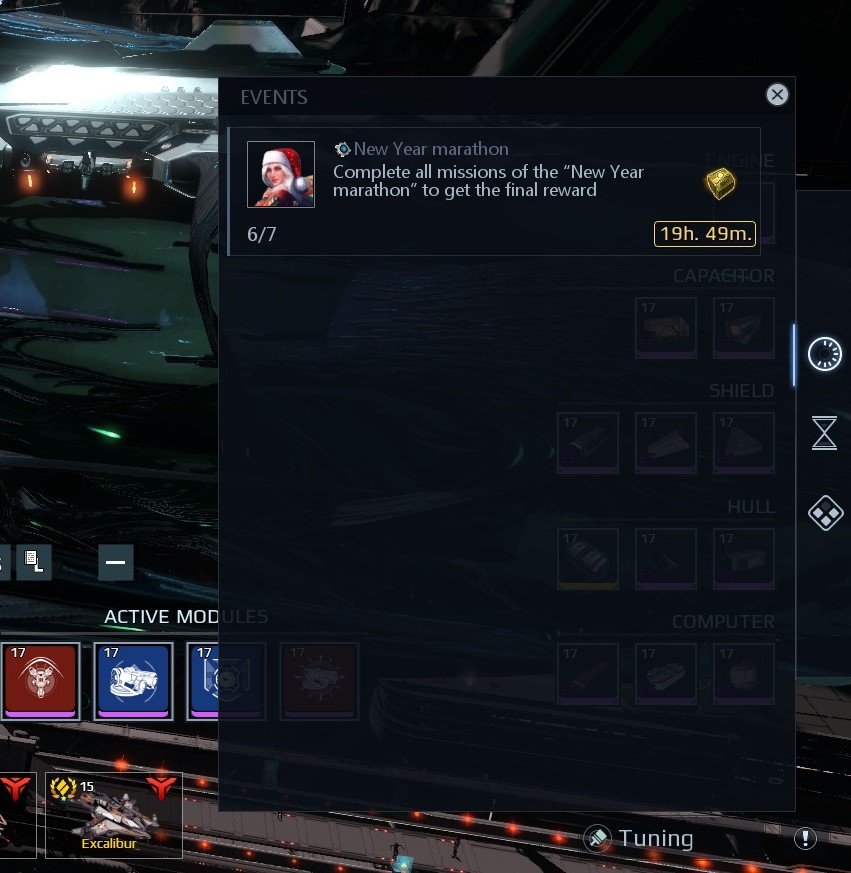Click the document list icon button

coord(33,563)
